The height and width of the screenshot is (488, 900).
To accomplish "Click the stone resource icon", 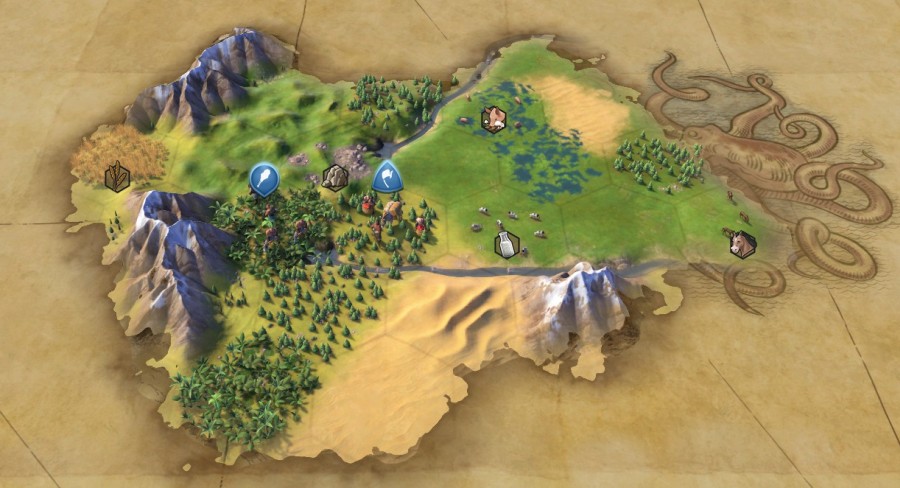I will coord(334,178).
